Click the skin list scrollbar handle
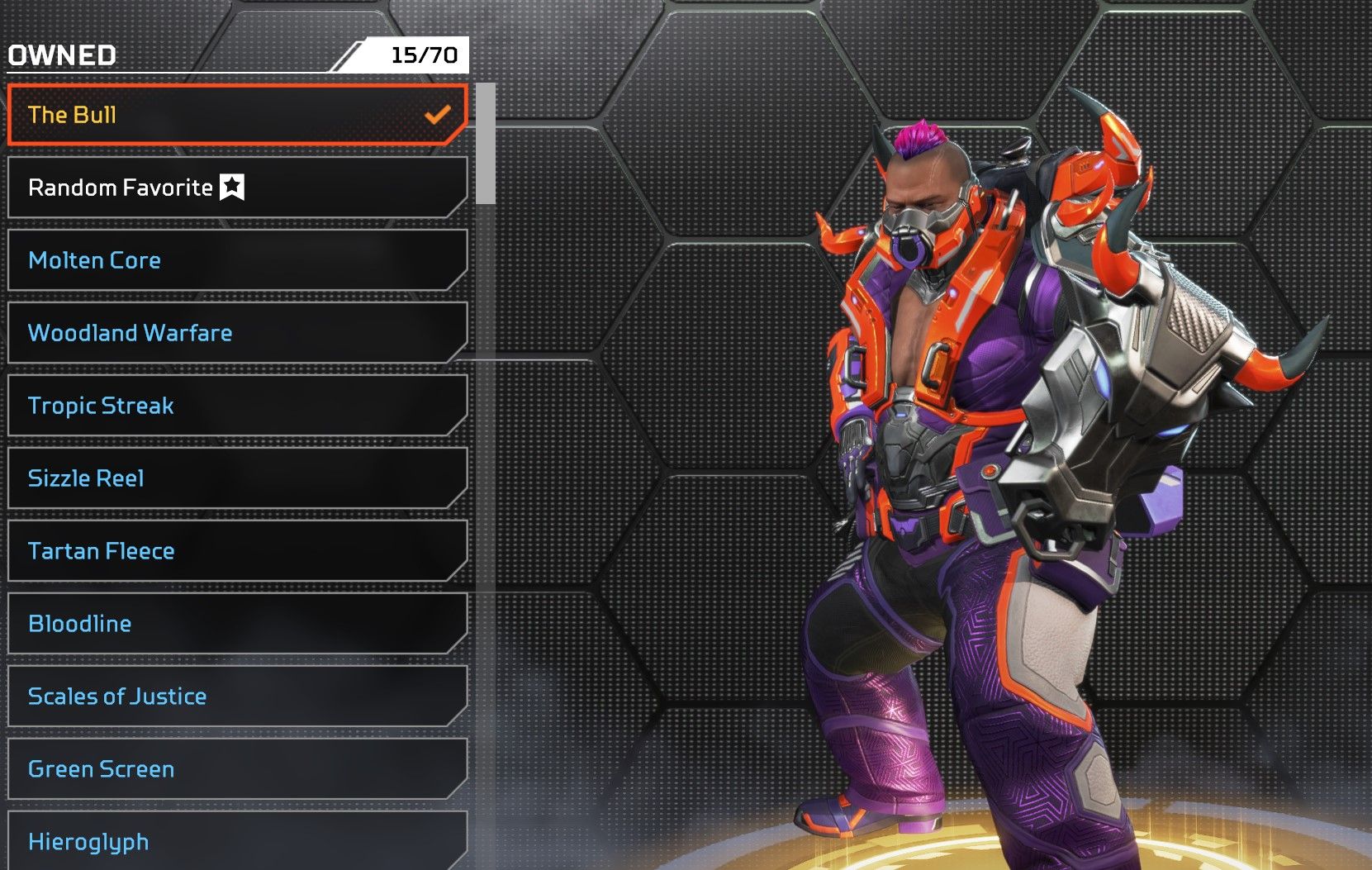Viewport: 1372px width, 870px height. 486,143
